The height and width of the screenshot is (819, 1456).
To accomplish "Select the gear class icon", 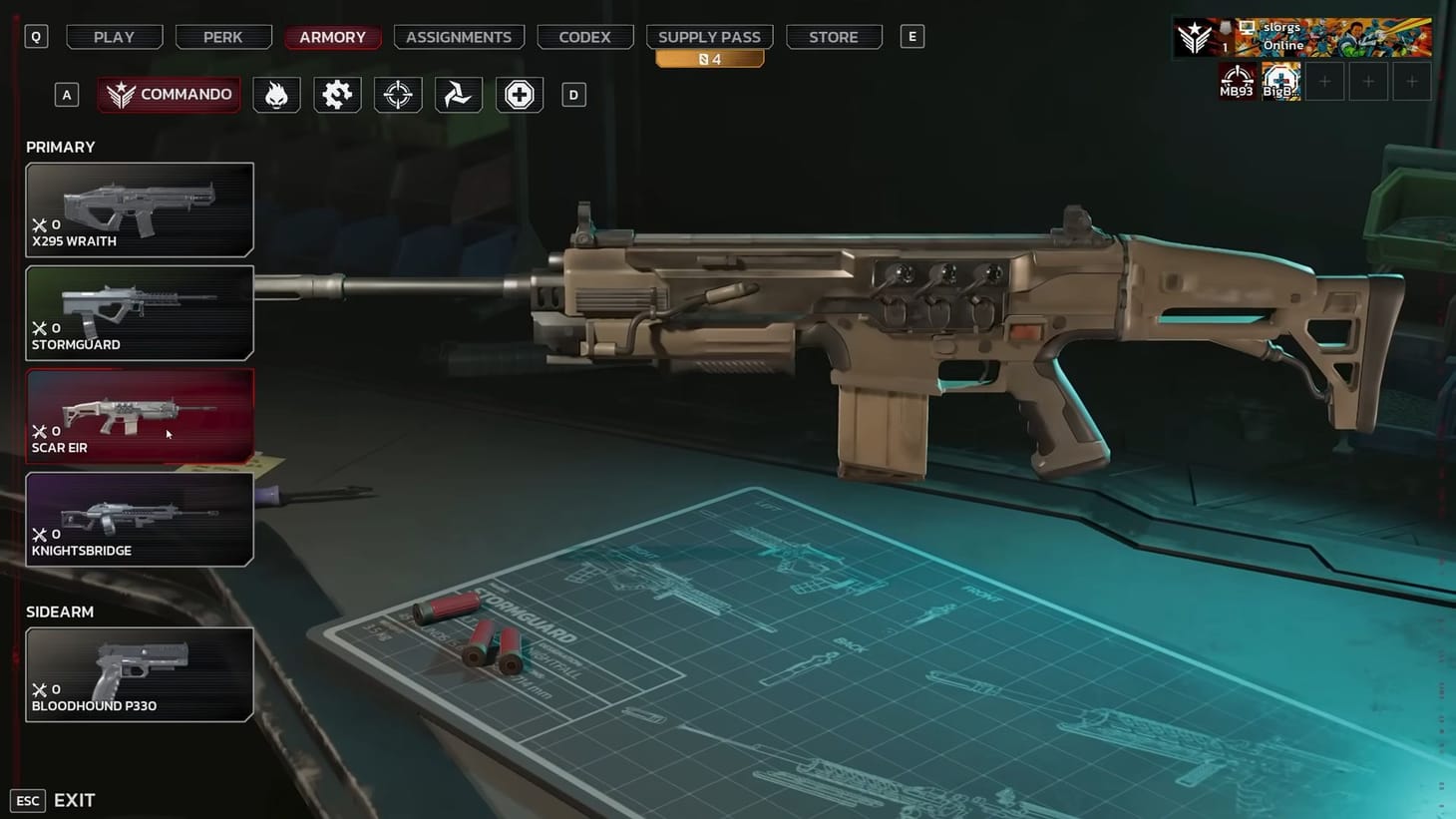I will pyautogui.click(x=337, y=94).
